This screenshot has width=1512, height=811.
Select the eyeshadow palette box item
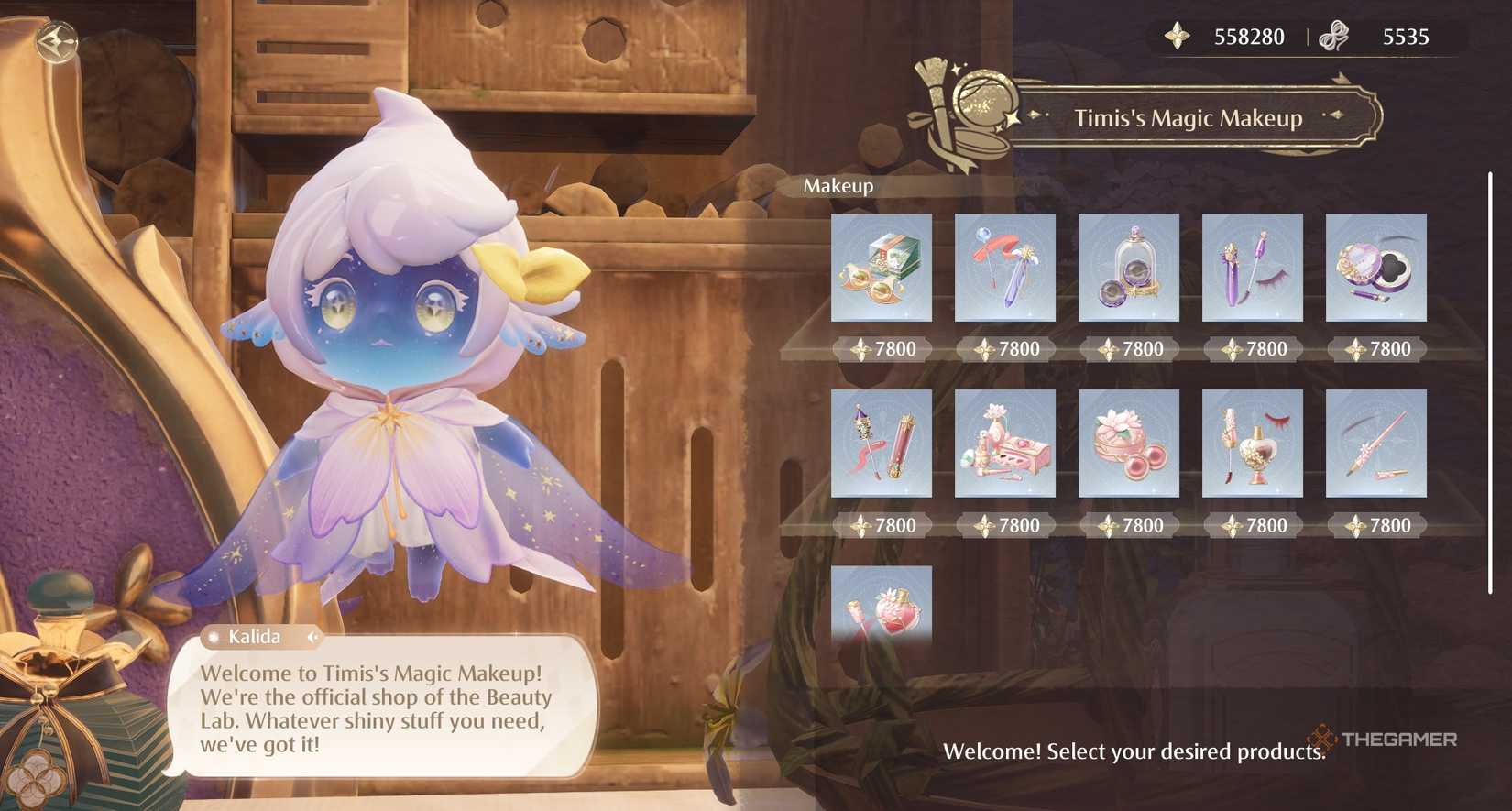881,268
